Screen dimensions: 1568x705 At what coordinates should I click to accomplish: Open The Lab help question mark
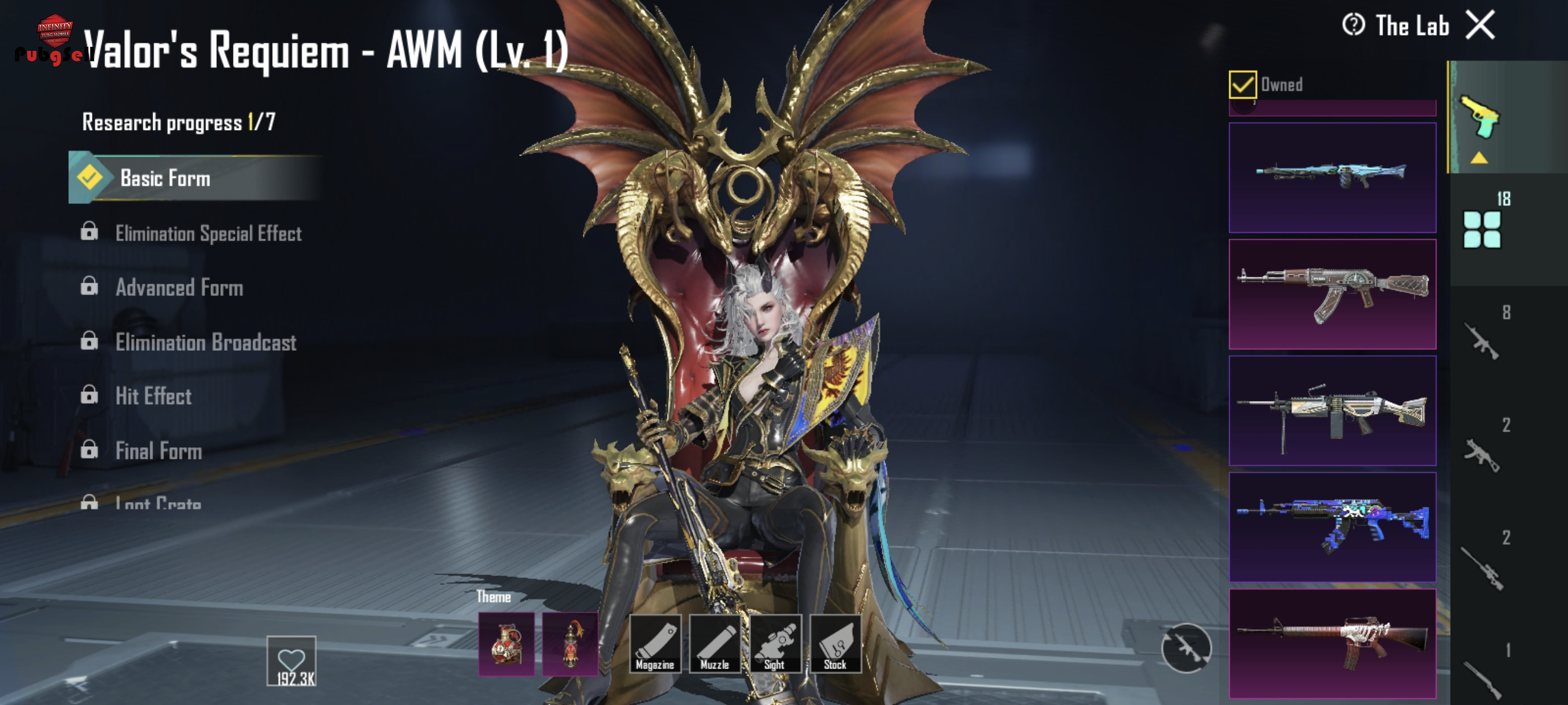point(1353,25)
